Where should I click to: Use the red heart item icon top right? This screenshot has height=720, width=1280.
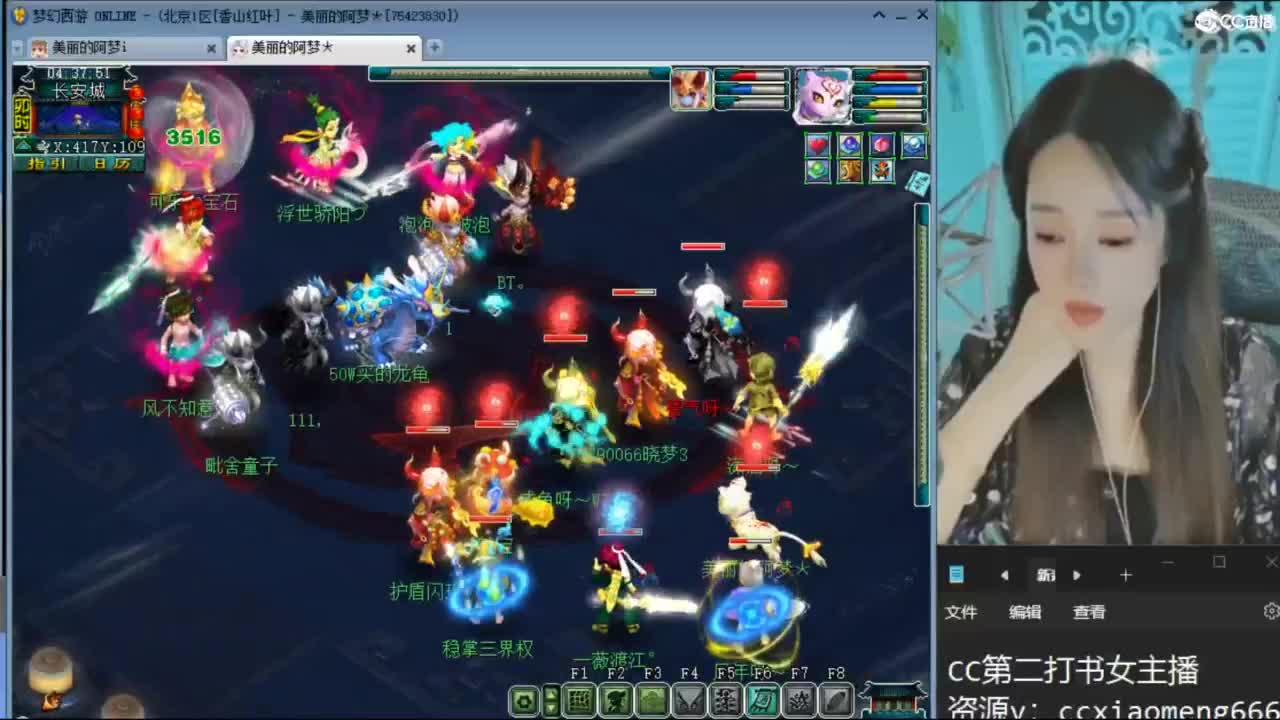pos(817,144)
